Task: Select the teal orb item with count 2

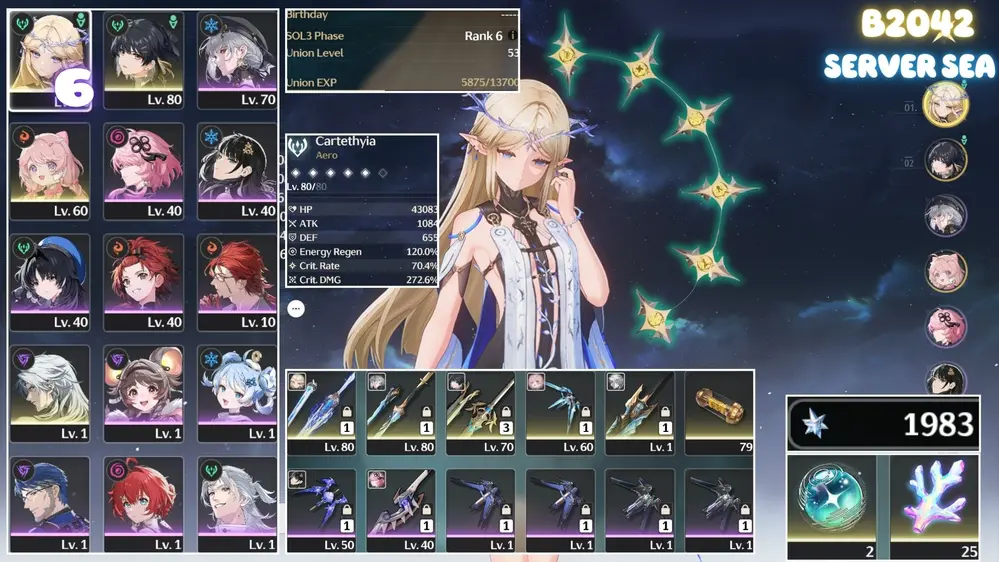Action: (x=832, y=505)
